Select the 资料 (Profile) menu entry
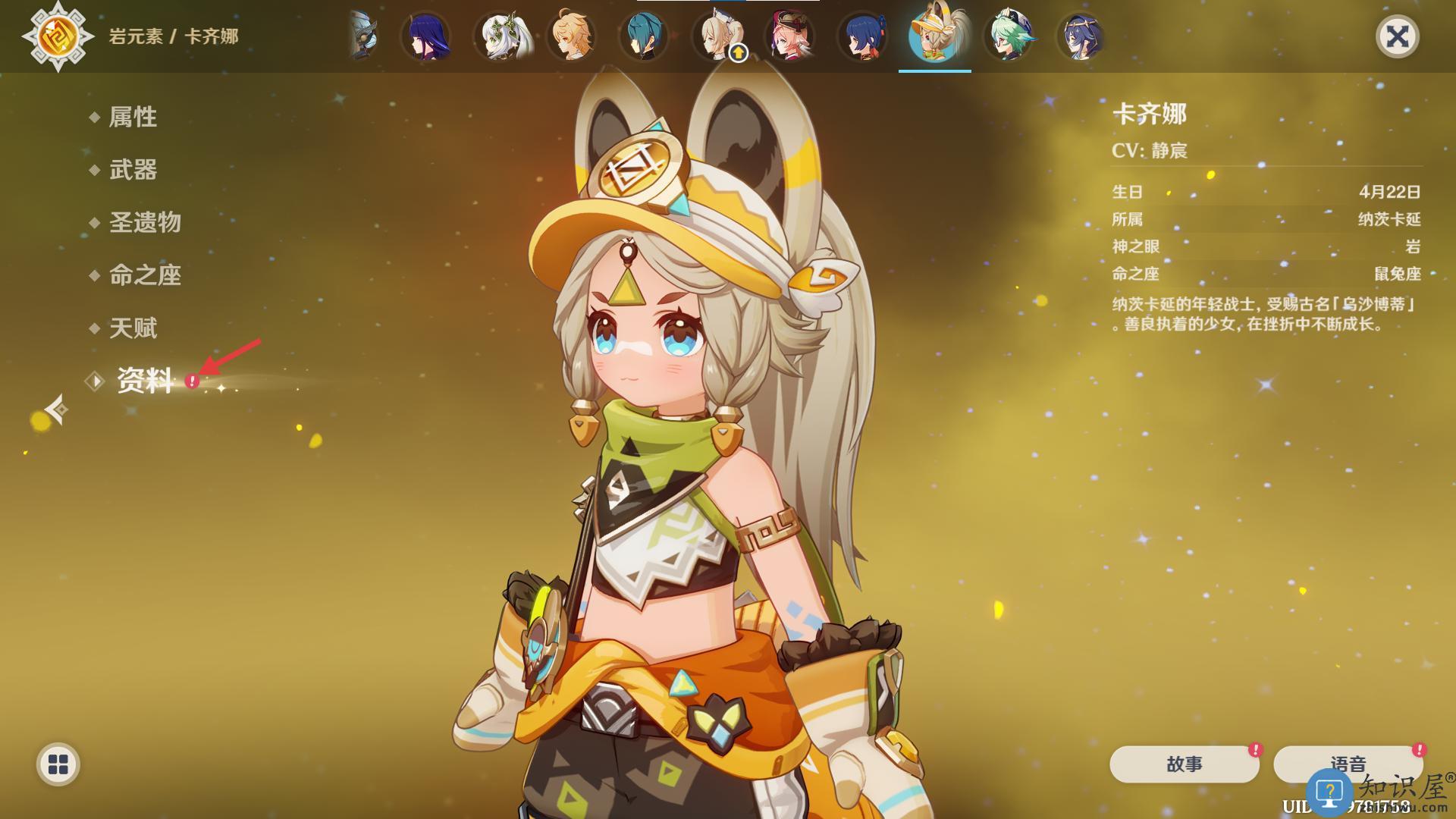The width and height of the screenshot is (1456, 819). click(x=144, y=381)
